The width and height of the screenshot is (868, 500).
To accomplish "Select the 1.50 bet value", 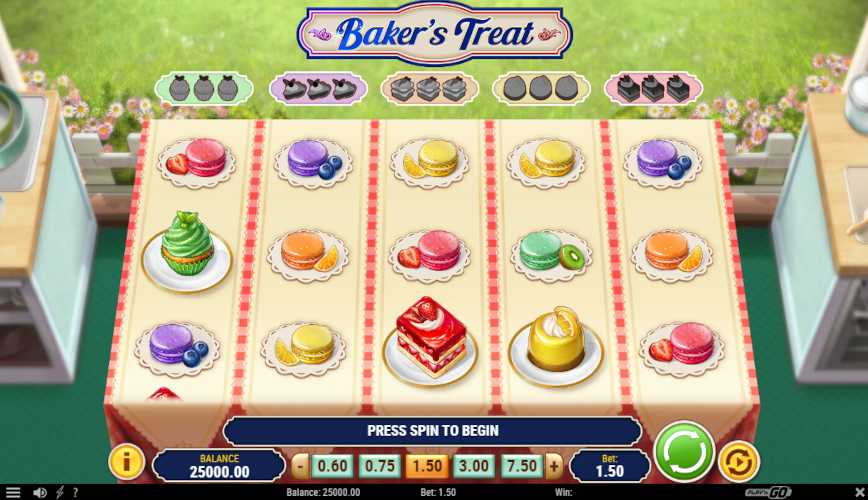I will click(x=426, y=466).
